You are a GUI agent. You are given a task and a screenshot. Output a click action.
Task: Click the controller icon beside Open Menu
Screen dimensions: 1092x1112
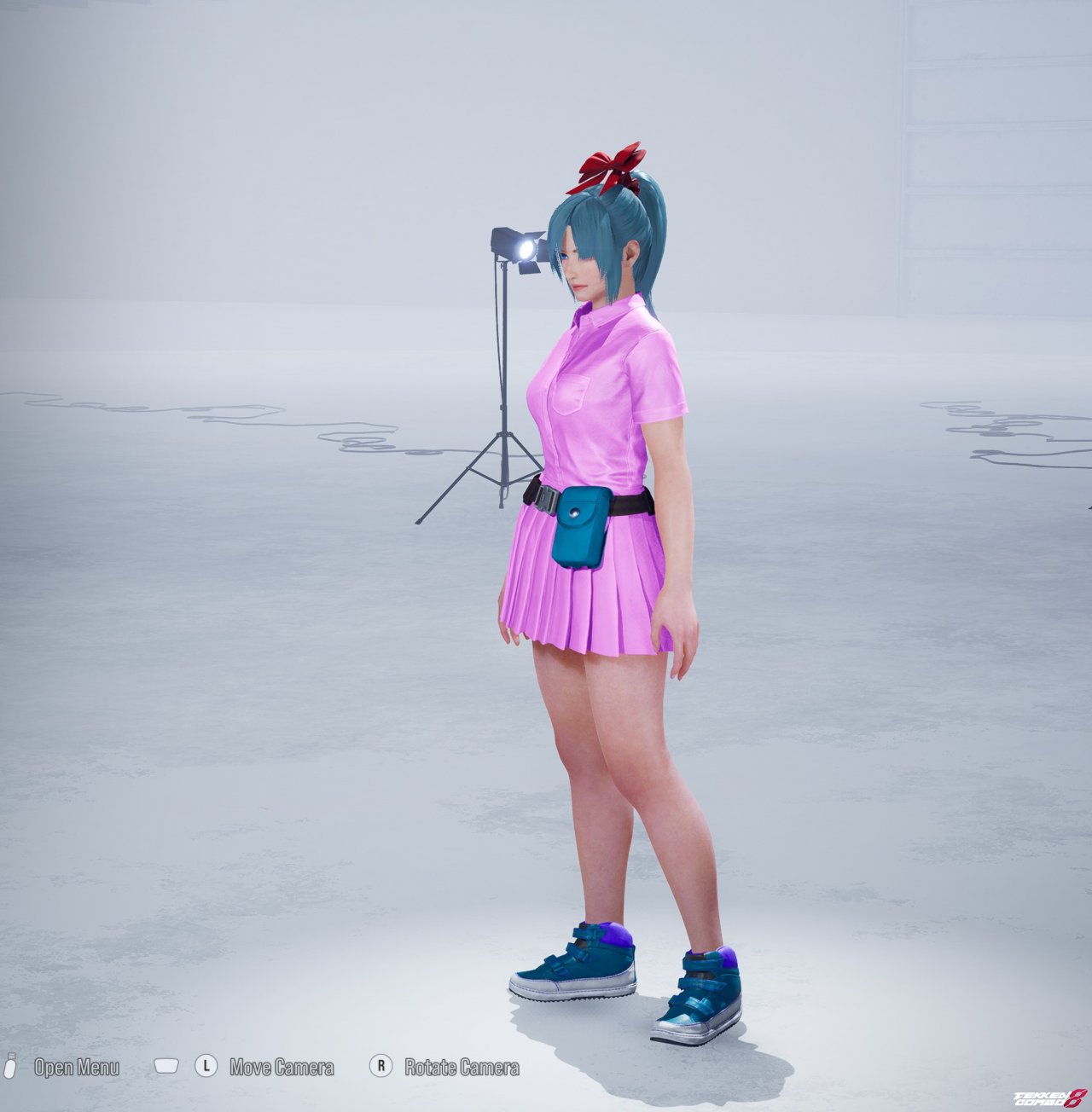[12, 1065]
